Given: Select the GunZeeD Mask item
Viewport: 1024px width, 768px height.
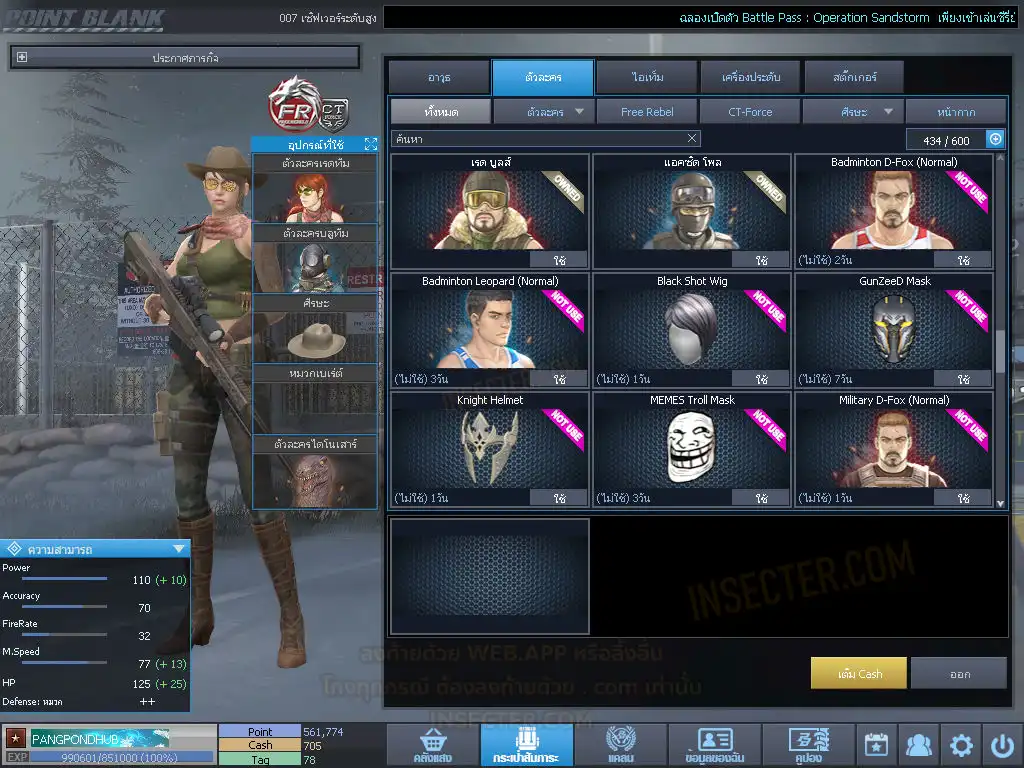Looking at the screenshot, I should click(894, 330).
